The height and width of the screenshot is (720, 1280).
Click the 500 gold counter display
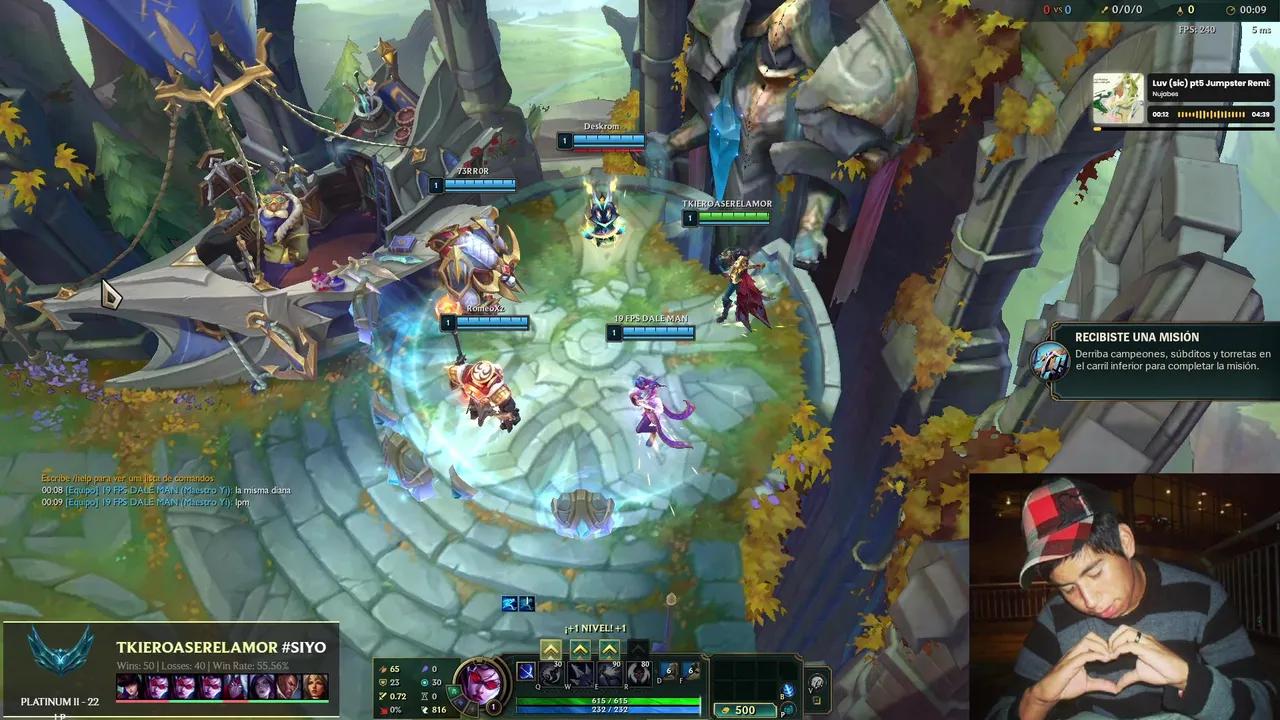(744, 710)
